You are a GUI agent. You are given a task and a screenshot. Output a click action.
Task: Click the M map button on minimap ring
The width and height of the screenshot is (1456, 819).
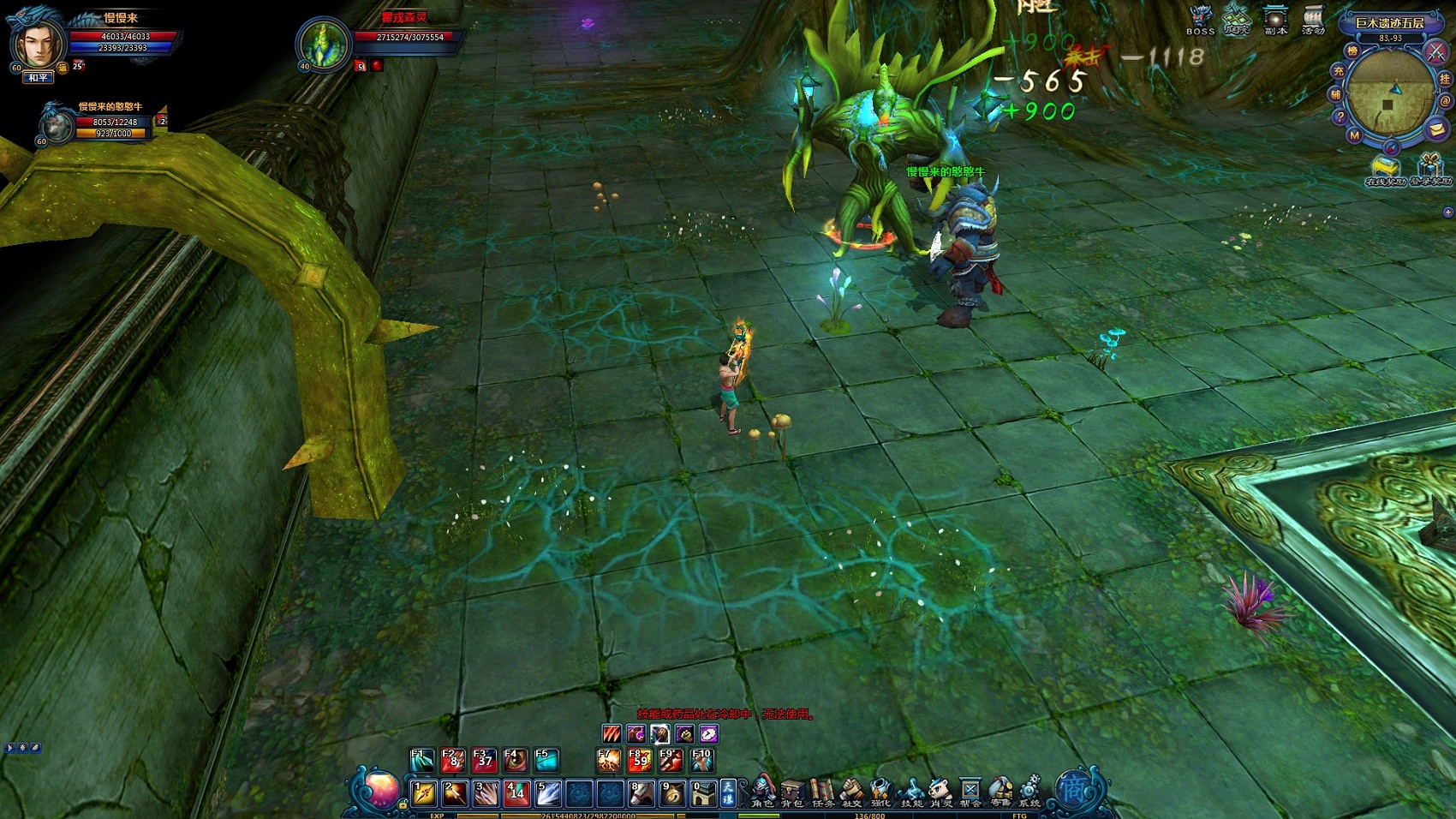tap(1354, 135)
